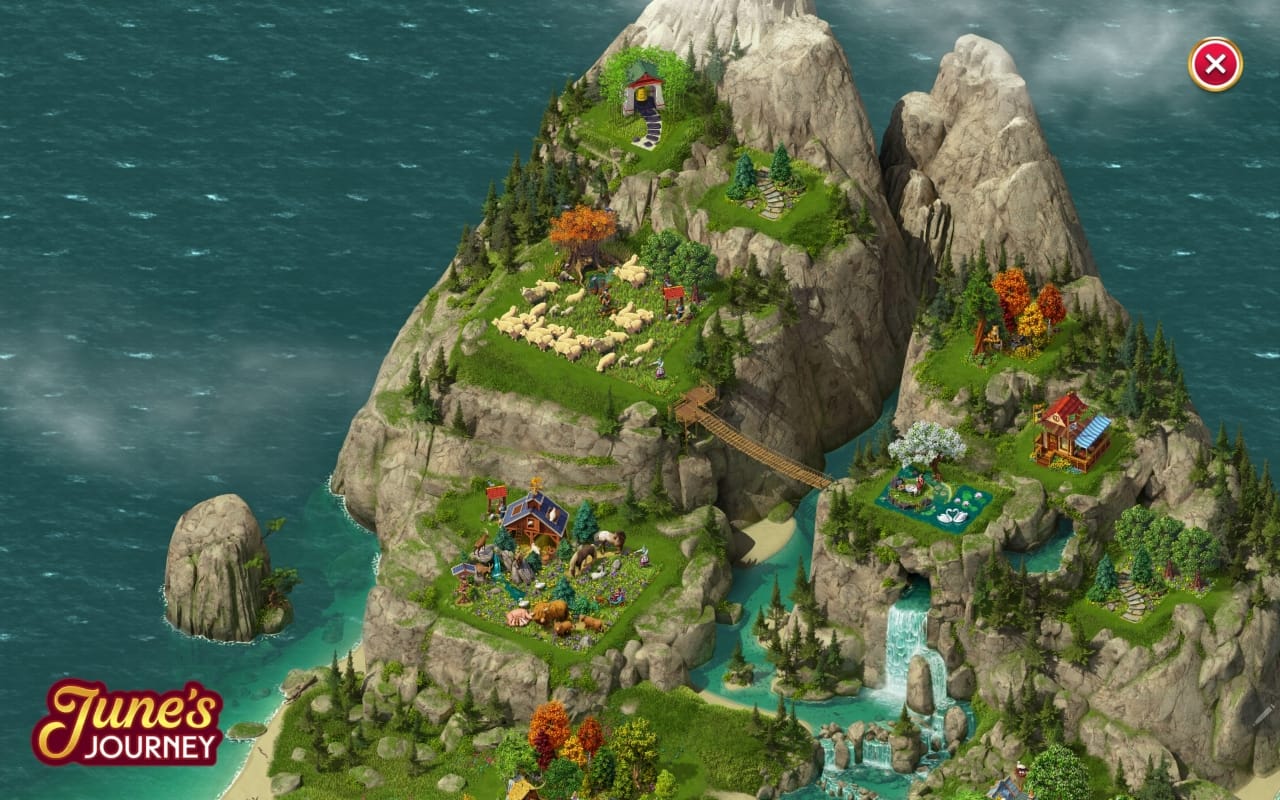Close the island view with the red X
The height and width of the screenshot is (800, 1280).
point(1215,65)
